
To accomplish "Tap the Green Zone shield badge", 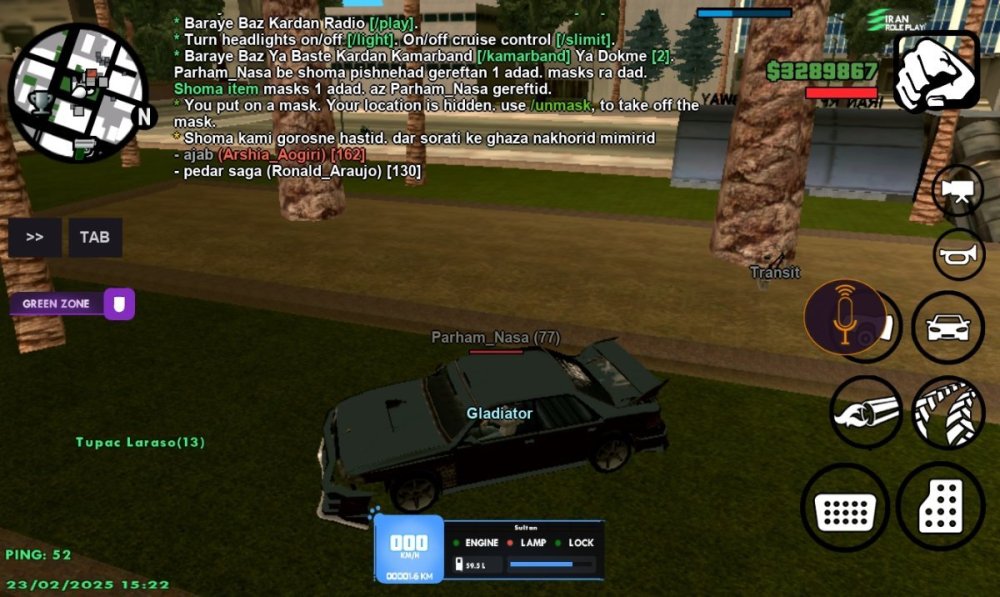I will click(x=119, y=303).
